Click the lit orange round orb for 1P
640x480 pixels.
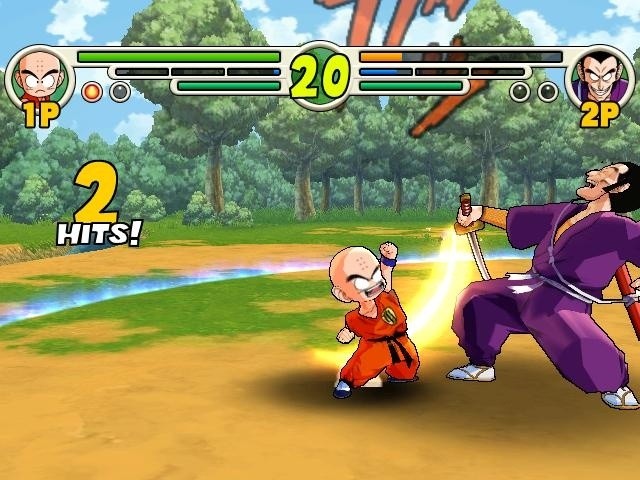pos(92,92)
